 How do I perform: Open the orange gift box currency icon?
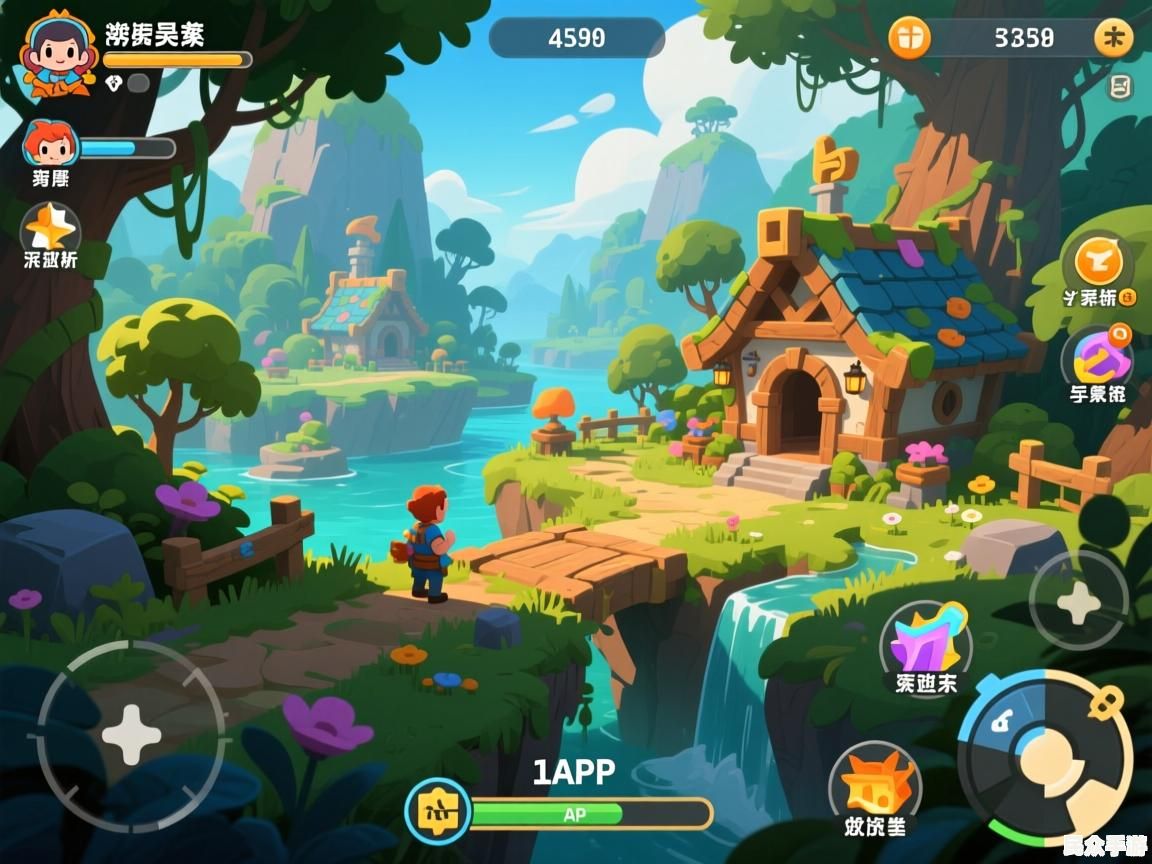pyautogui.click(x=909, y=38)
